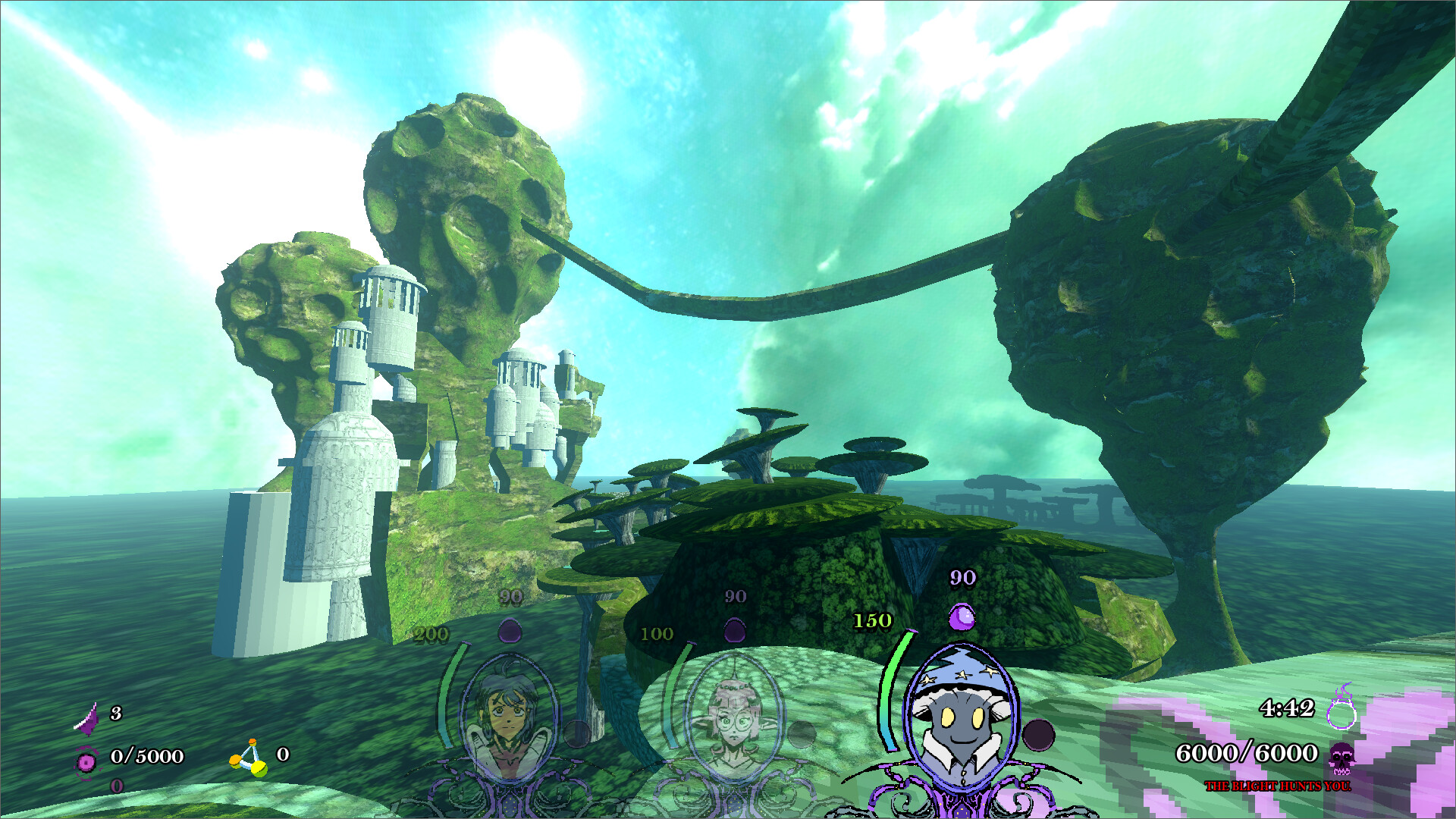This screenshot has height=819, width=1456.
Task: Click the purple ring icon beside 0/5000
Action: [86, 761]
